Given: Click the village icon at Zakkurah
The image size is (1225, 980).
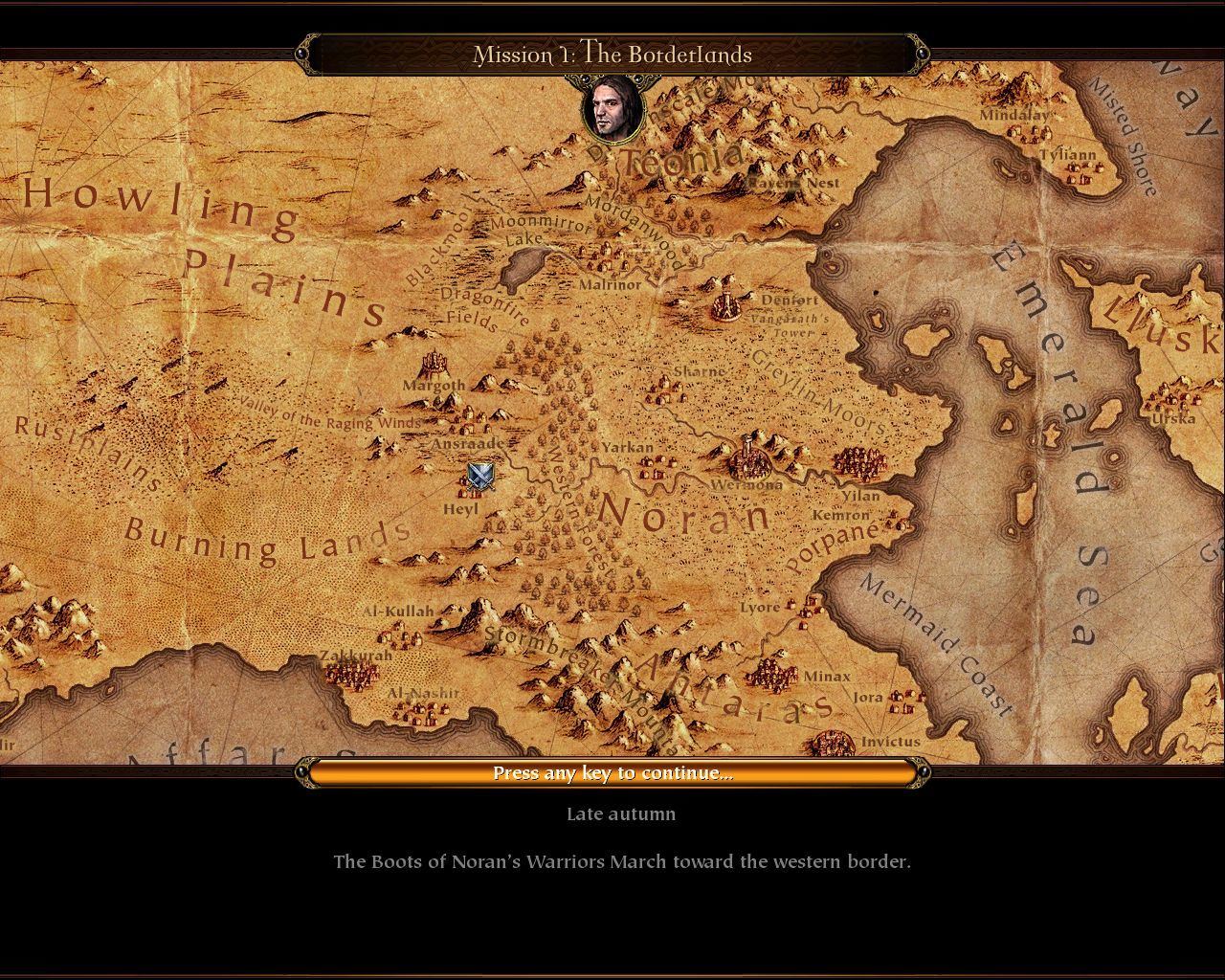Looking at the screenshot, I should point(352,675).
